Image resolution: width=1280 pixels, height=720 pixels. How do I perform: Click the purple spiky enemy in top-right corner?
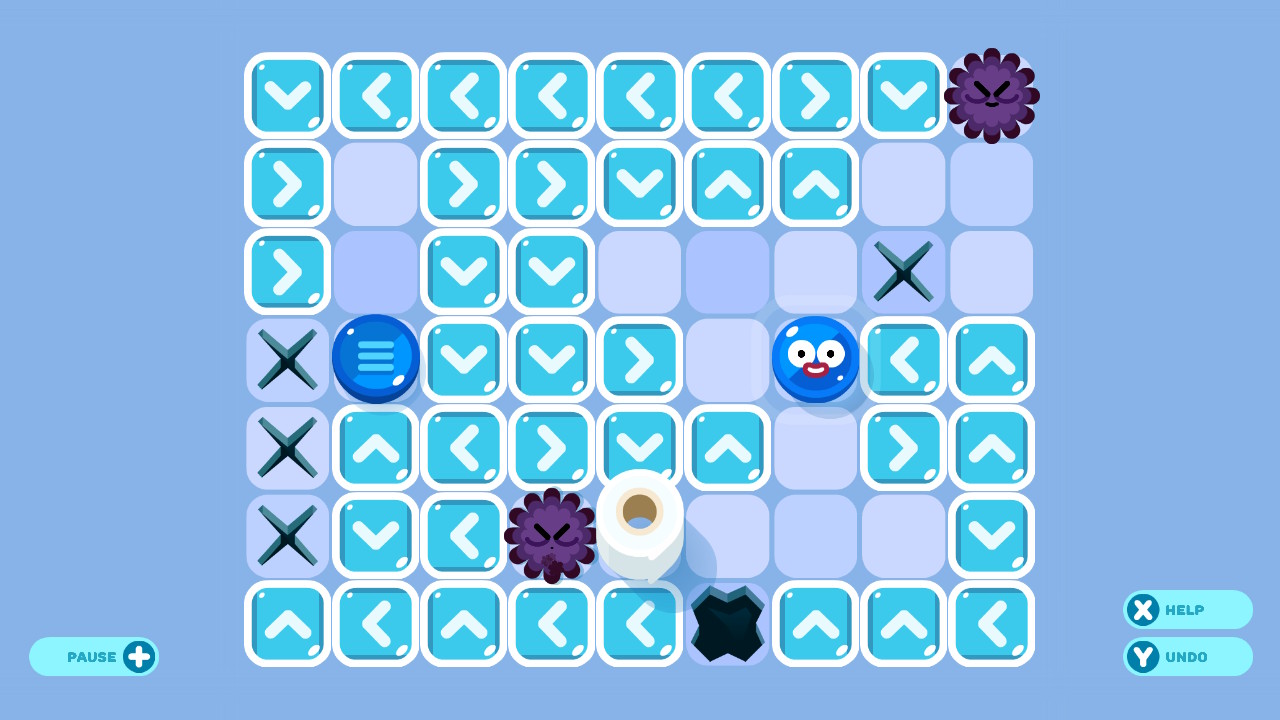991,95
